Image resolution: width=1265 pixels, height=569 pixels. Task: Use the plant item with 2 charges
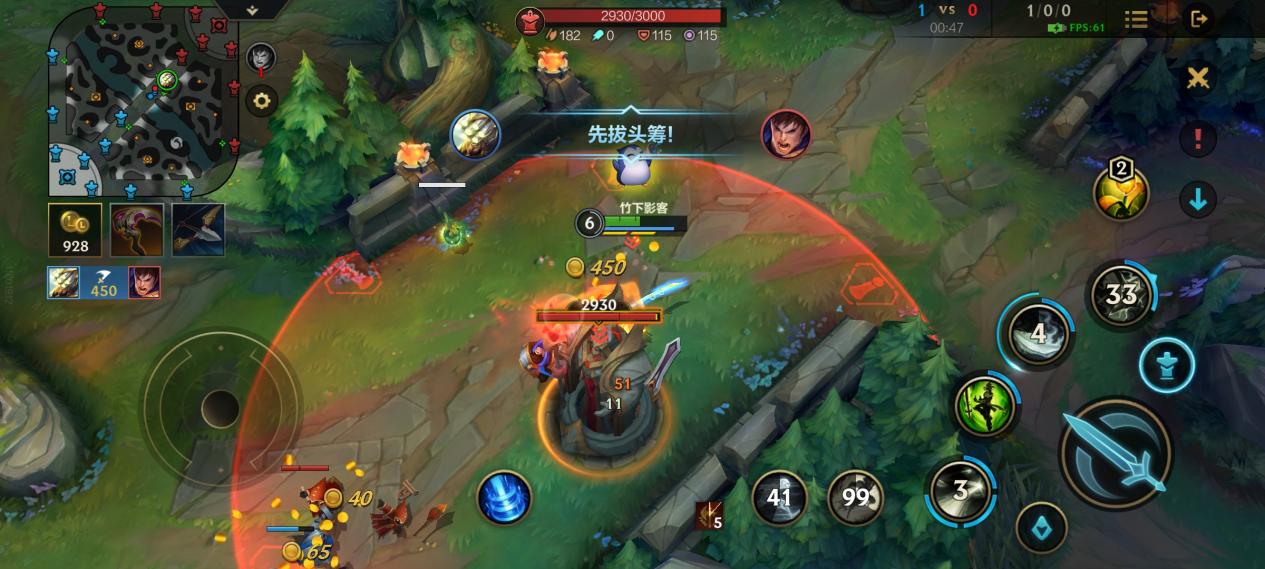click(1121, 192)
